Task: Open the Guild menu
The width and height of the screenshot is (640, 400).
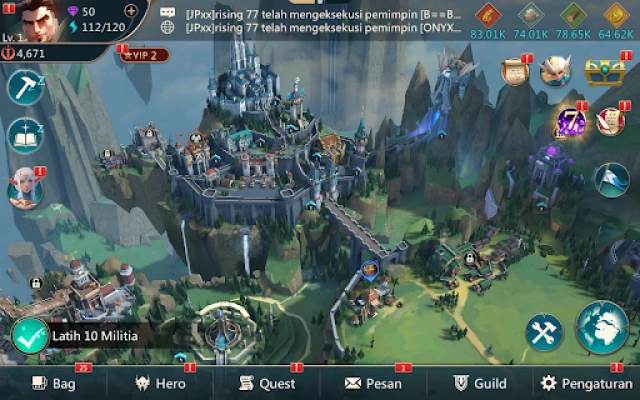Action: coord(480,383)
